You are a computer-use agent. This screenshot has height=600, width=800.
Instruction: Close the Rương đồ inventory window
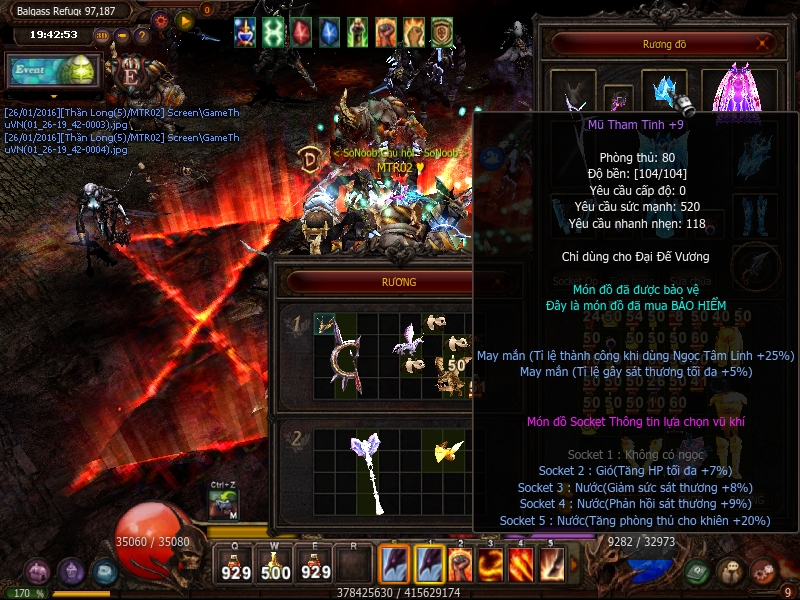coord(764,44)
